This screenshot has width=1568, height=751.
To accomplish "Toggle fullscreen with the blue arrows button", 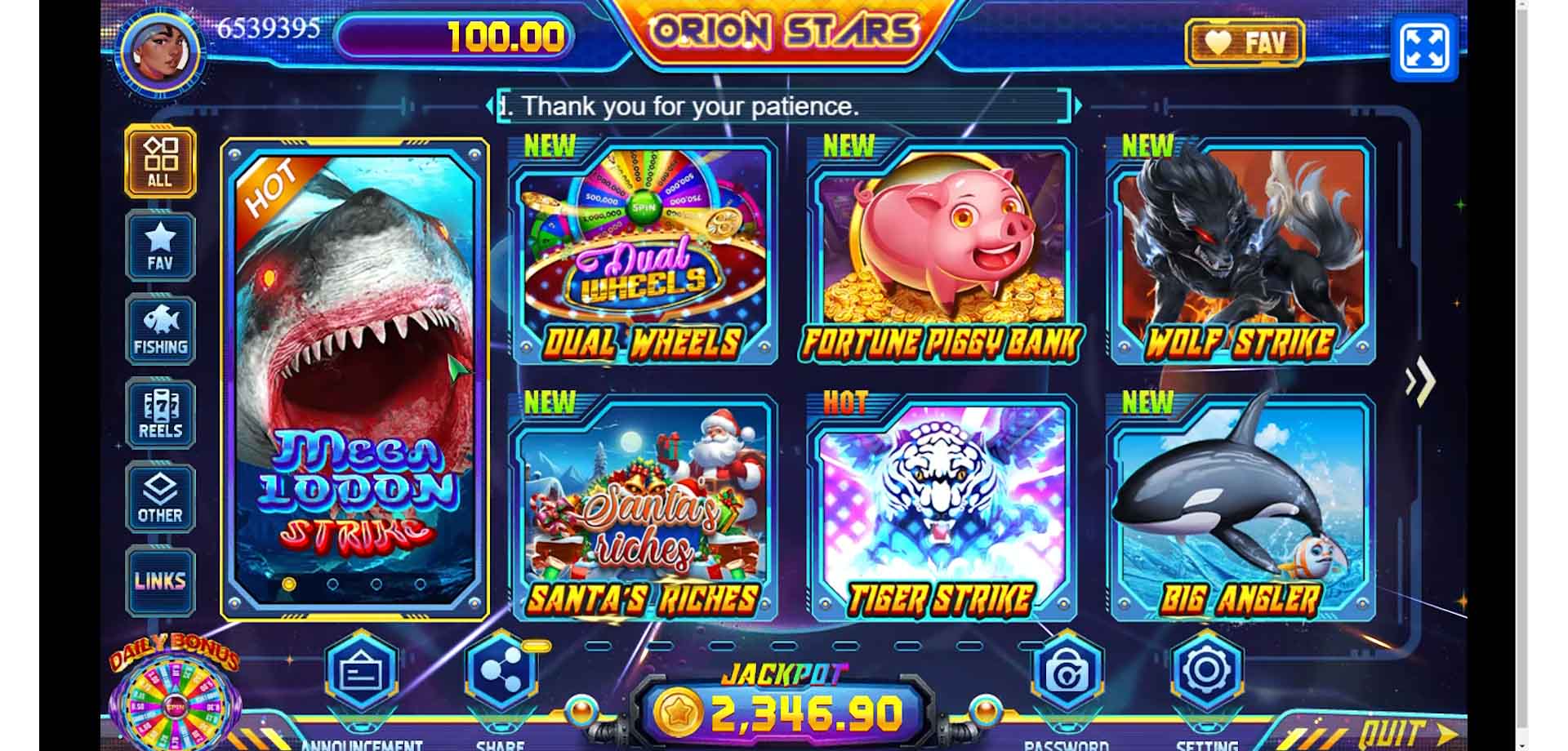I will (1423, 48).
